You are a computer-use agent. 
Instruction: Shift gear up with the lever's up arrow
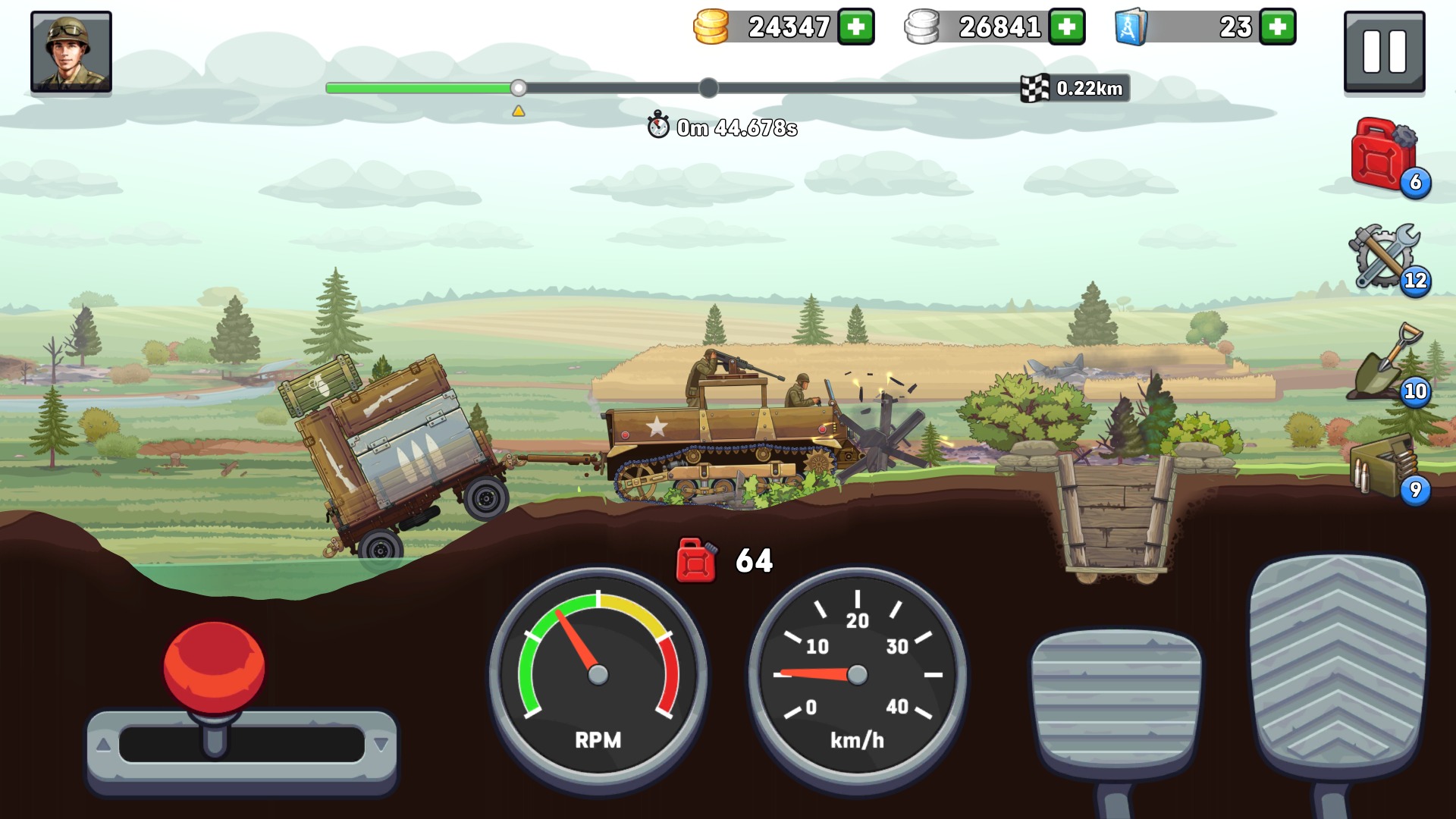[x=104, y=745]
